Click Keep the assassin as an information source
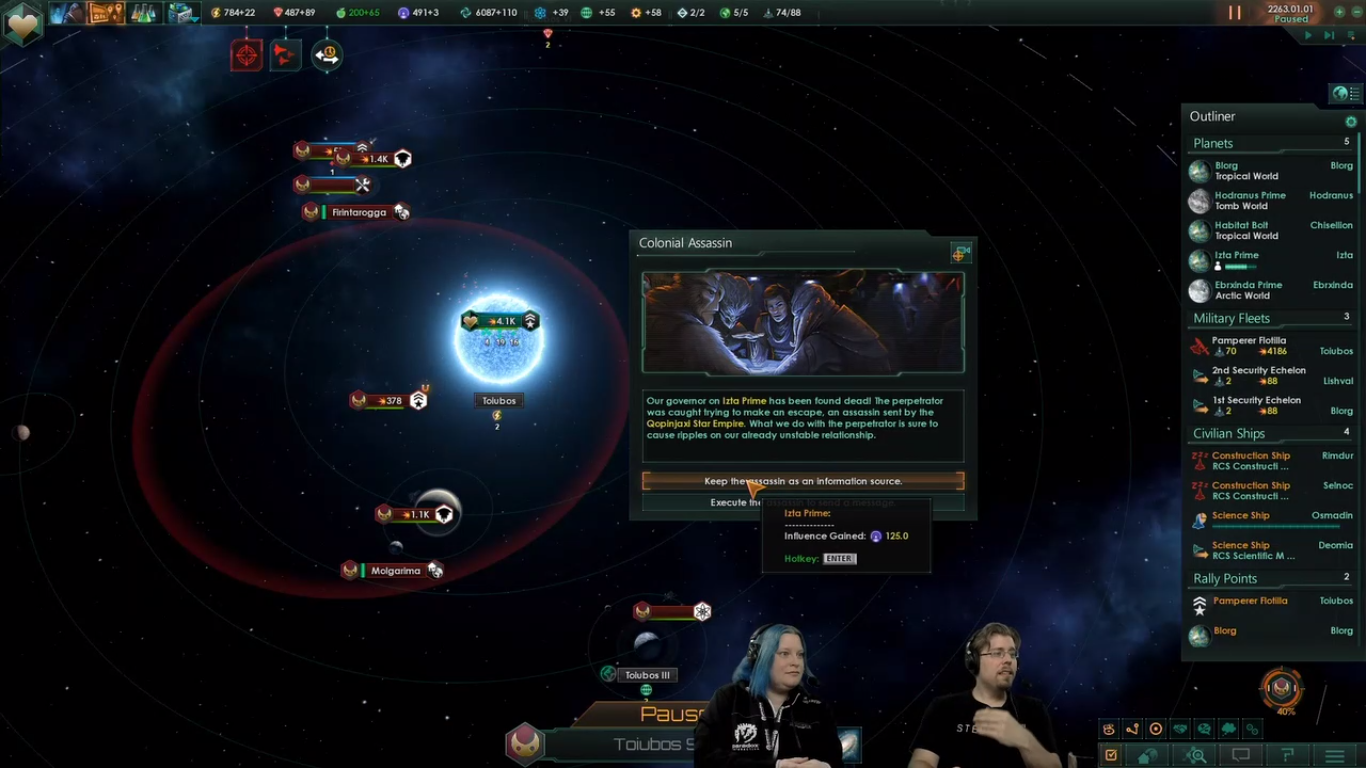Viewport: 1366px width, 768px height. [802, 481]
